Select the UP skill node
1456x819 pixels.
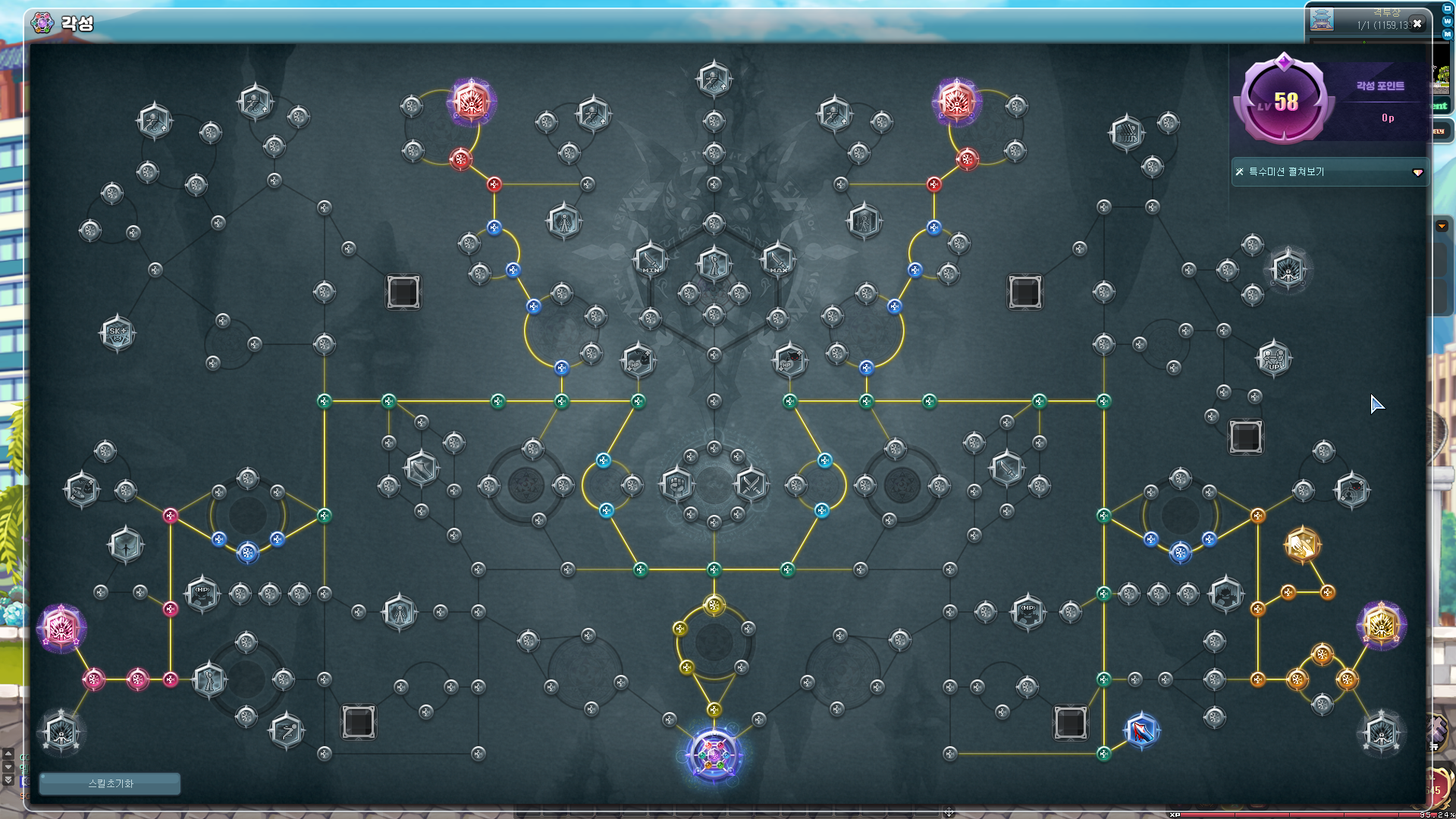pos(1274,359)
